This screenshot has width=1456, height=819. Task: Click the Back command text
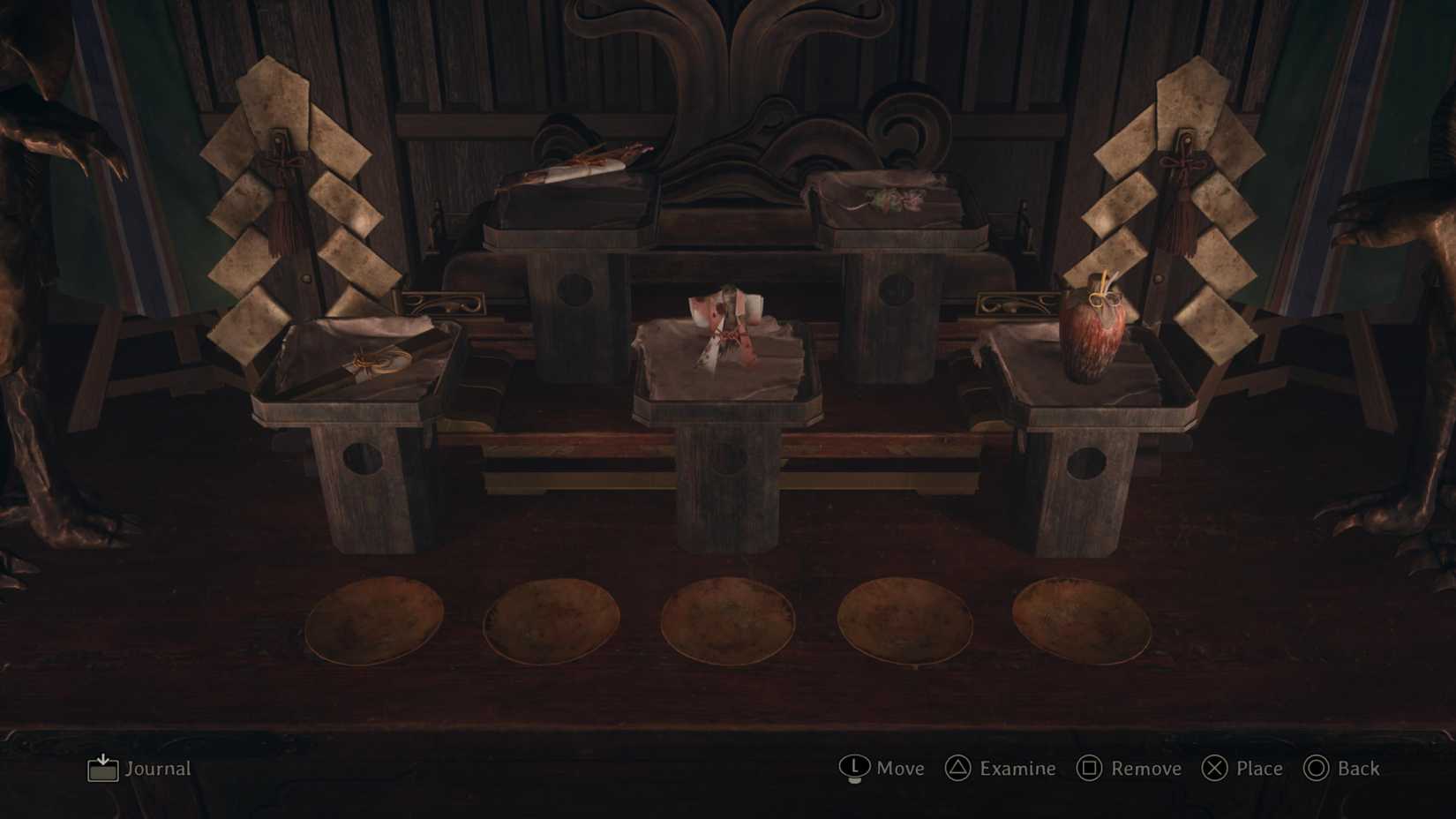point(1356,769)
